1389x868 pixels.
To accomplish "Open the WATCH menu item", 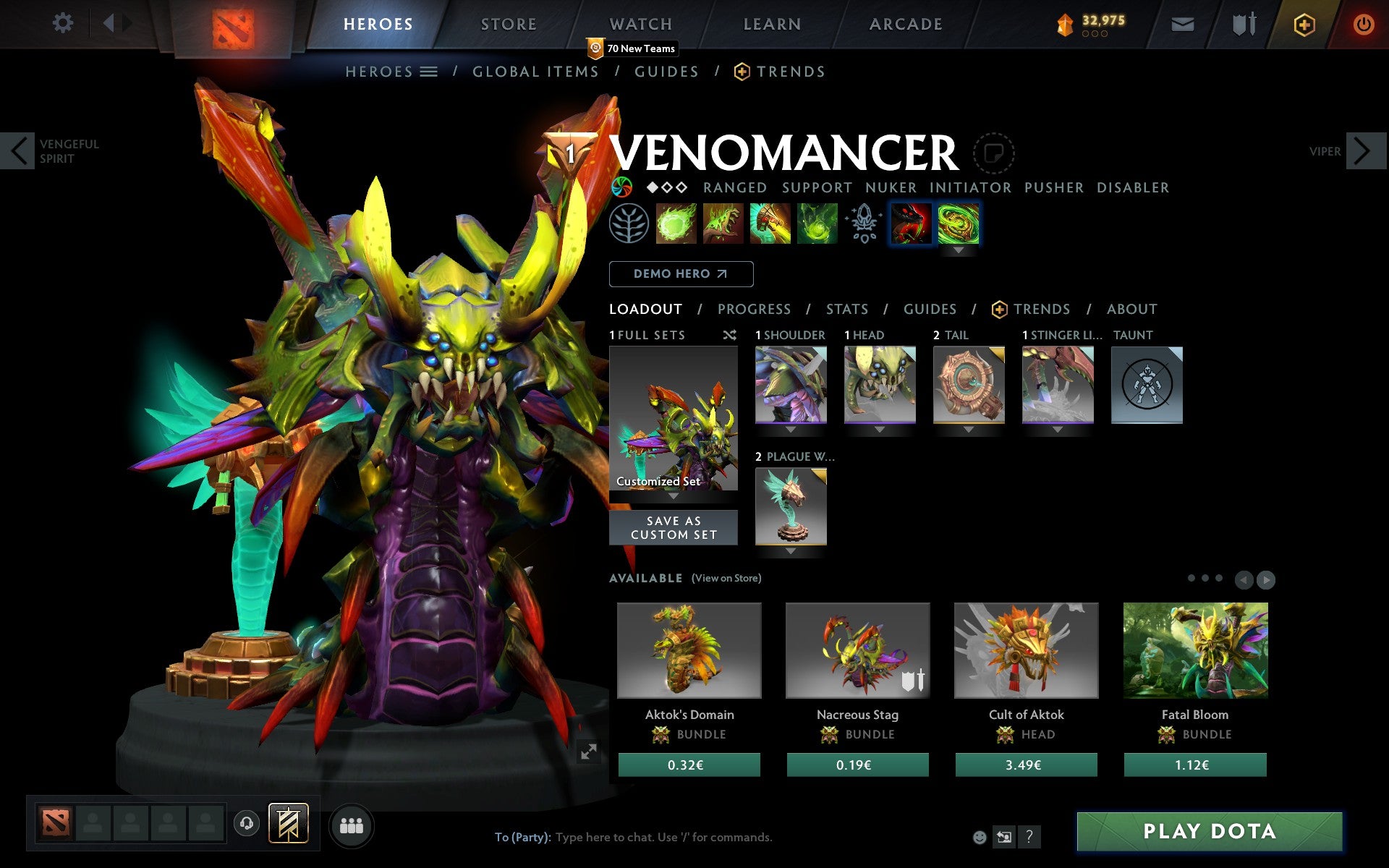I will tap(640, 24).
